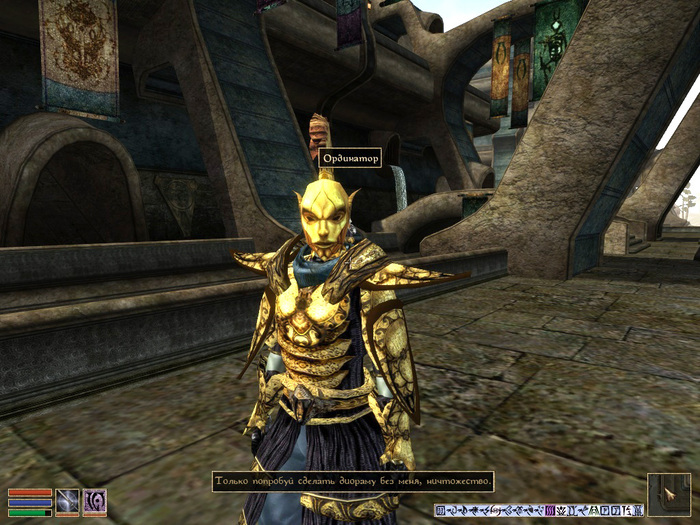This screenshot has height=525, width=700.
Task: Open the minimap with the arrow marker
Action: tap(668, 494)
